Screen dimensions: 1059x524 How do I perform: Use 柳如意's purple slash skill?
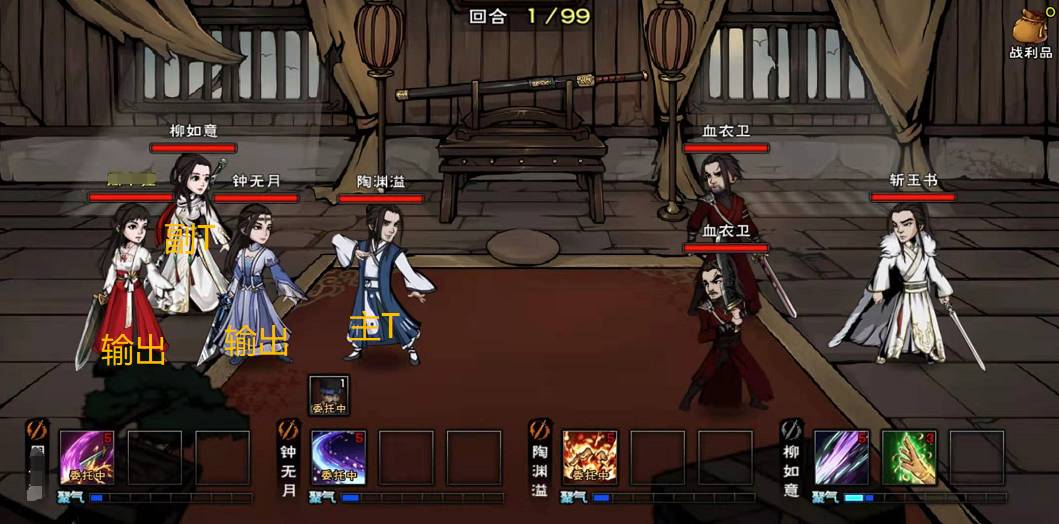840,457
